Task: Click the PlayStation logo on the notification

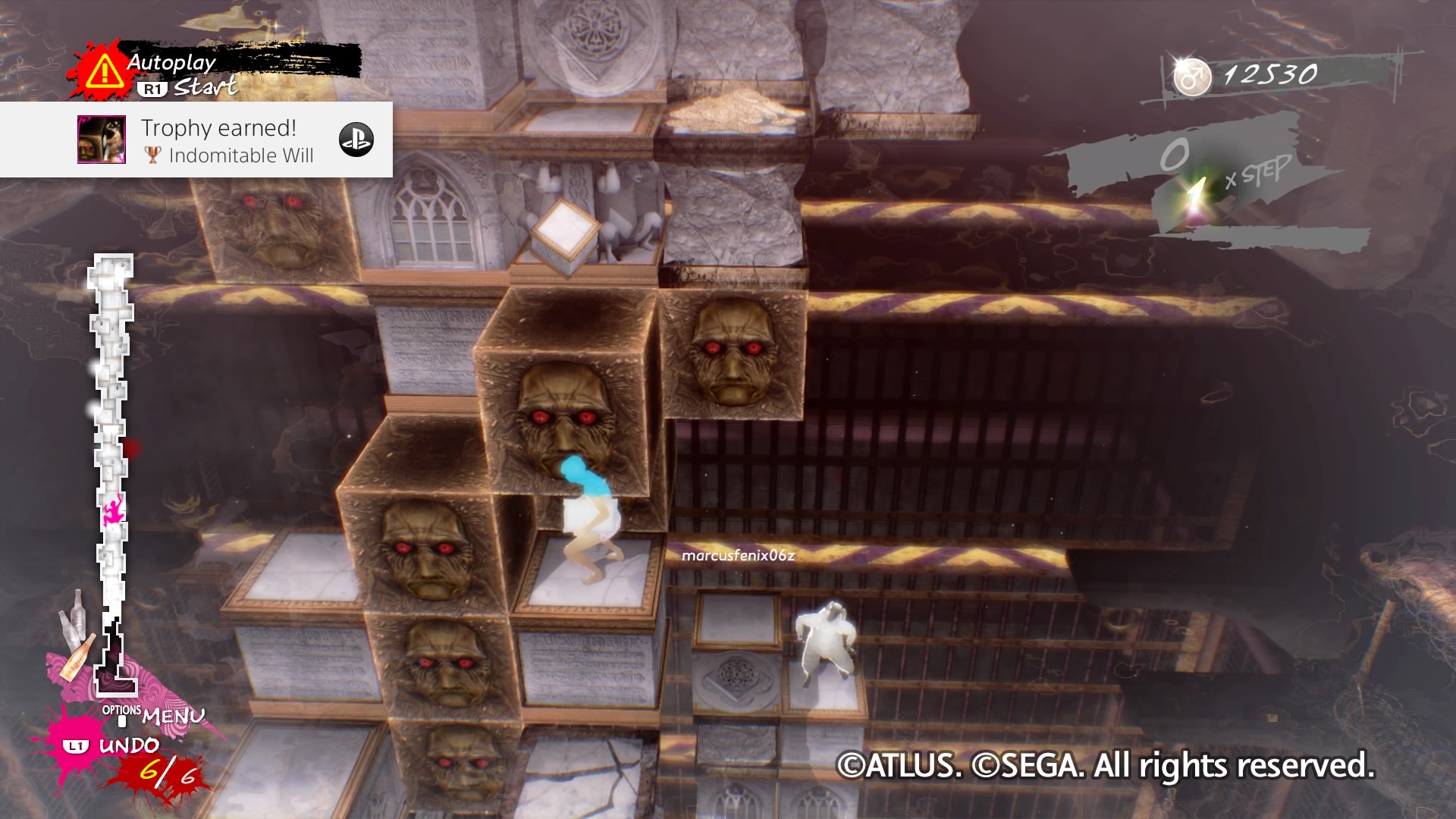Action: (356, 140)
